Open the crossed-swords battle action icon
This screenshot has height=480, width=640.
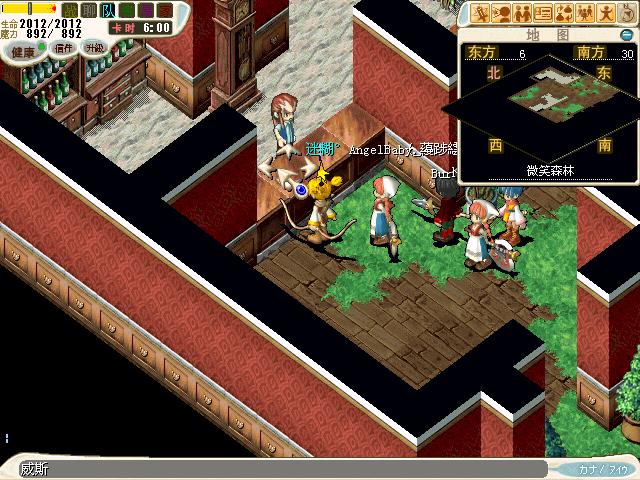click(x=481, y=13)
